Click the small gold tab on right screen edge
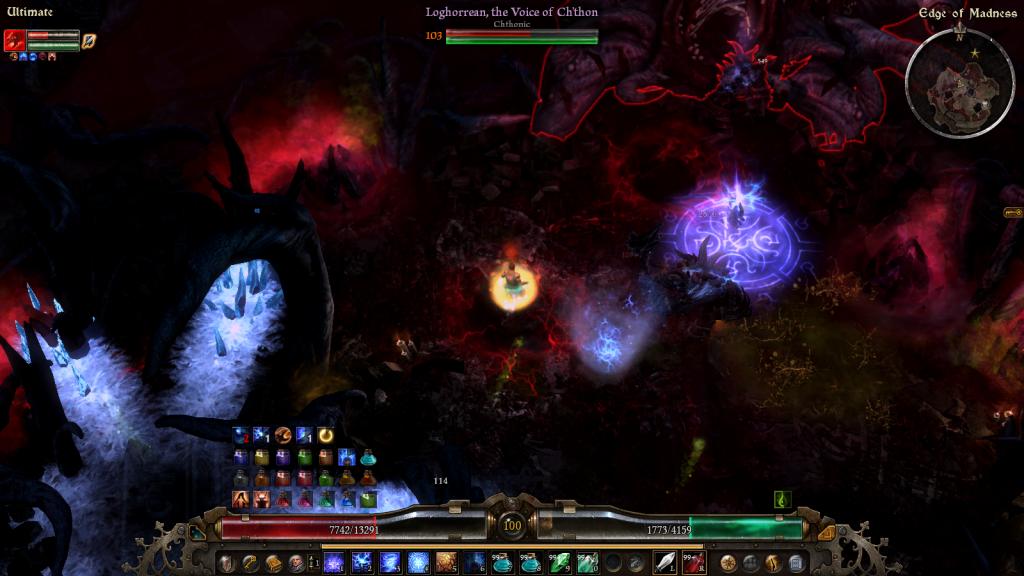The width and height of the screenshot is (1024, 576). (1012, 213)
